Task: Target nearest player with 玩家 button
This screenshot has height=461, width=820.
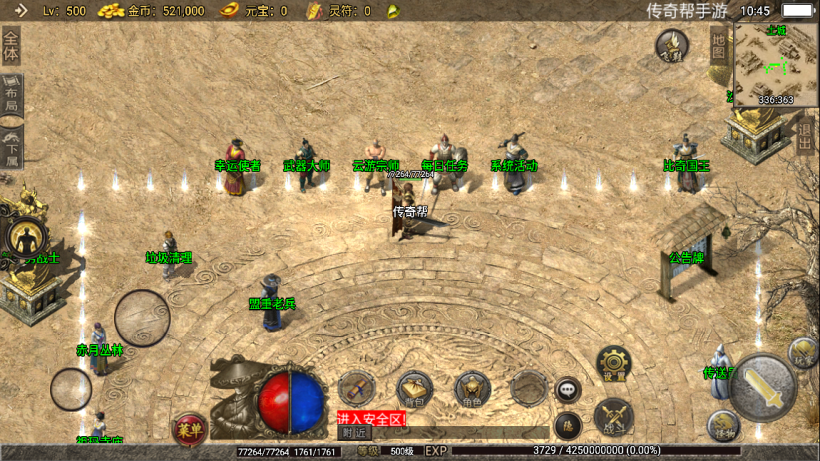Action: (x=803, y=352)
